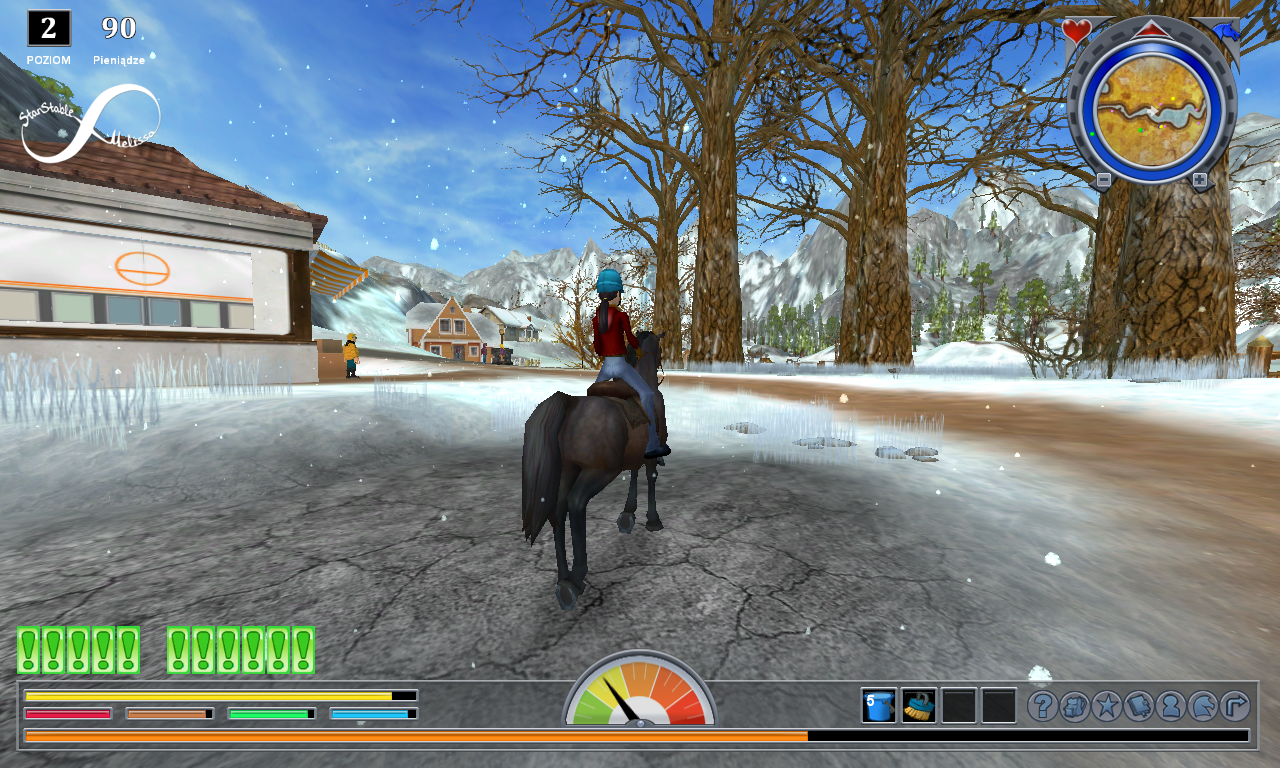Click the horse management icon

(x=1202, y=706)
